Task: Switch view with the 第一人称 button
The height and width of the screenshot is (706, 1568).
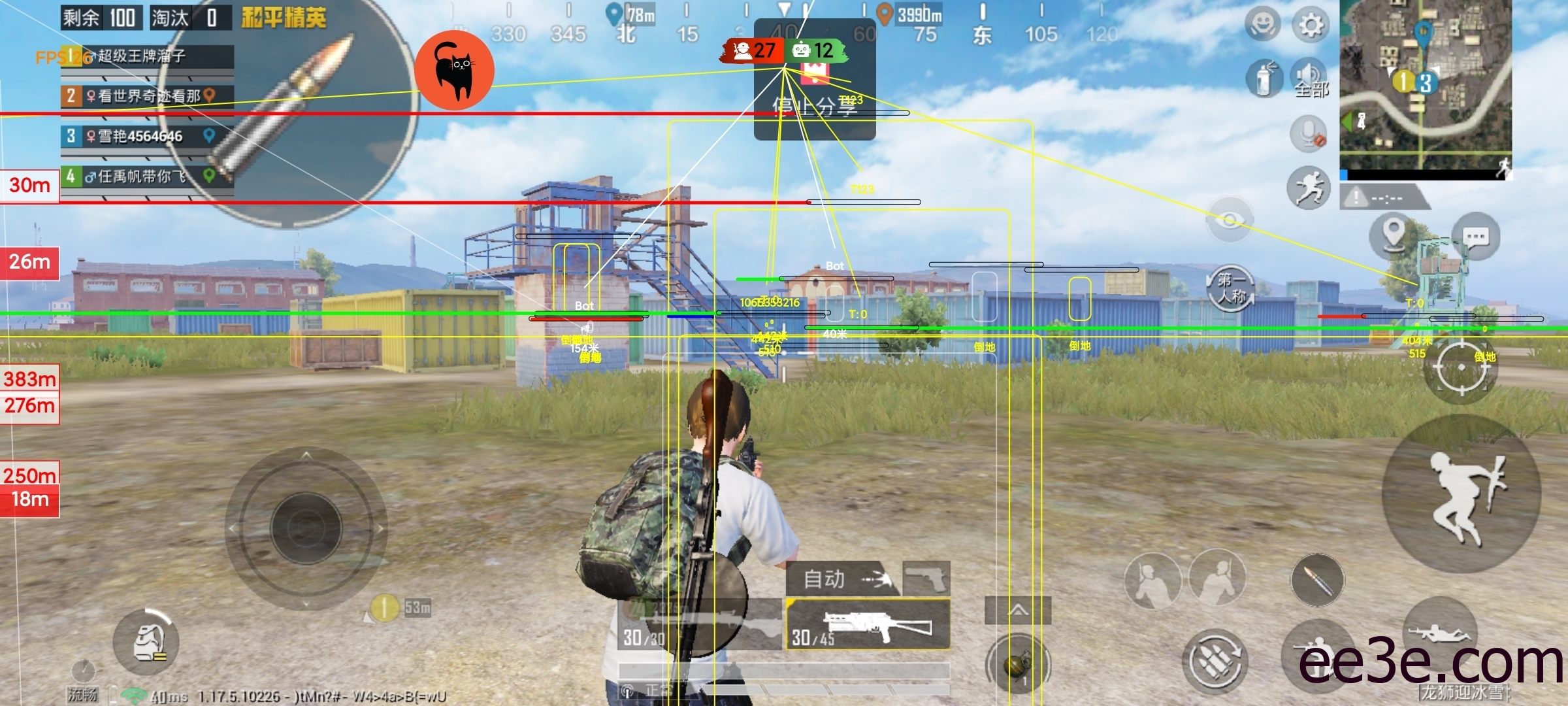Action: click(x=1231, y=289)
